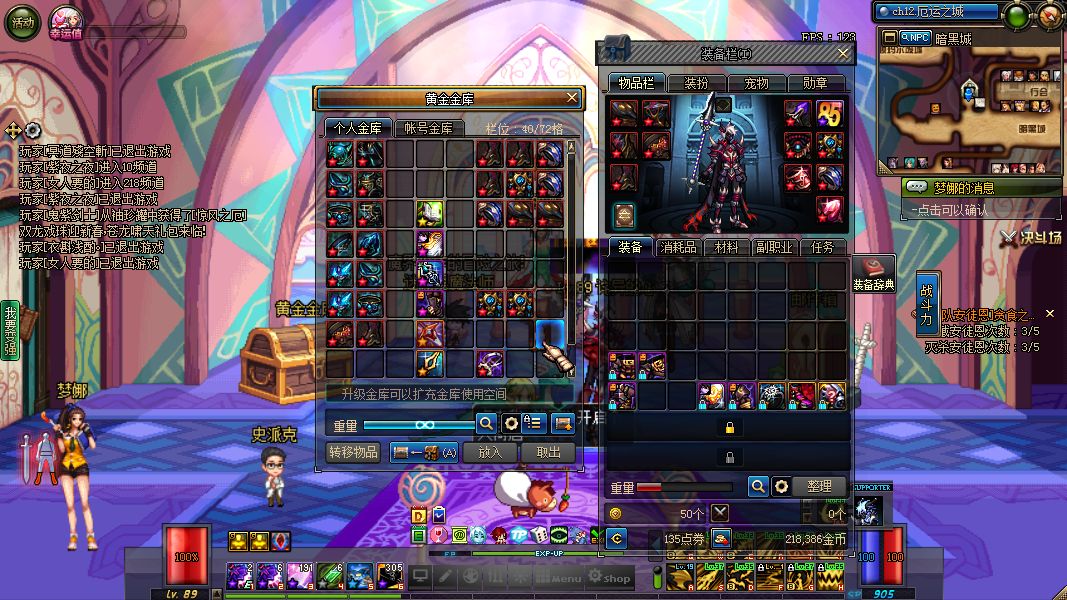1067x600 pixels.
Task: Click the 取出 withdraw button
Action: click(x=548, y=452)
